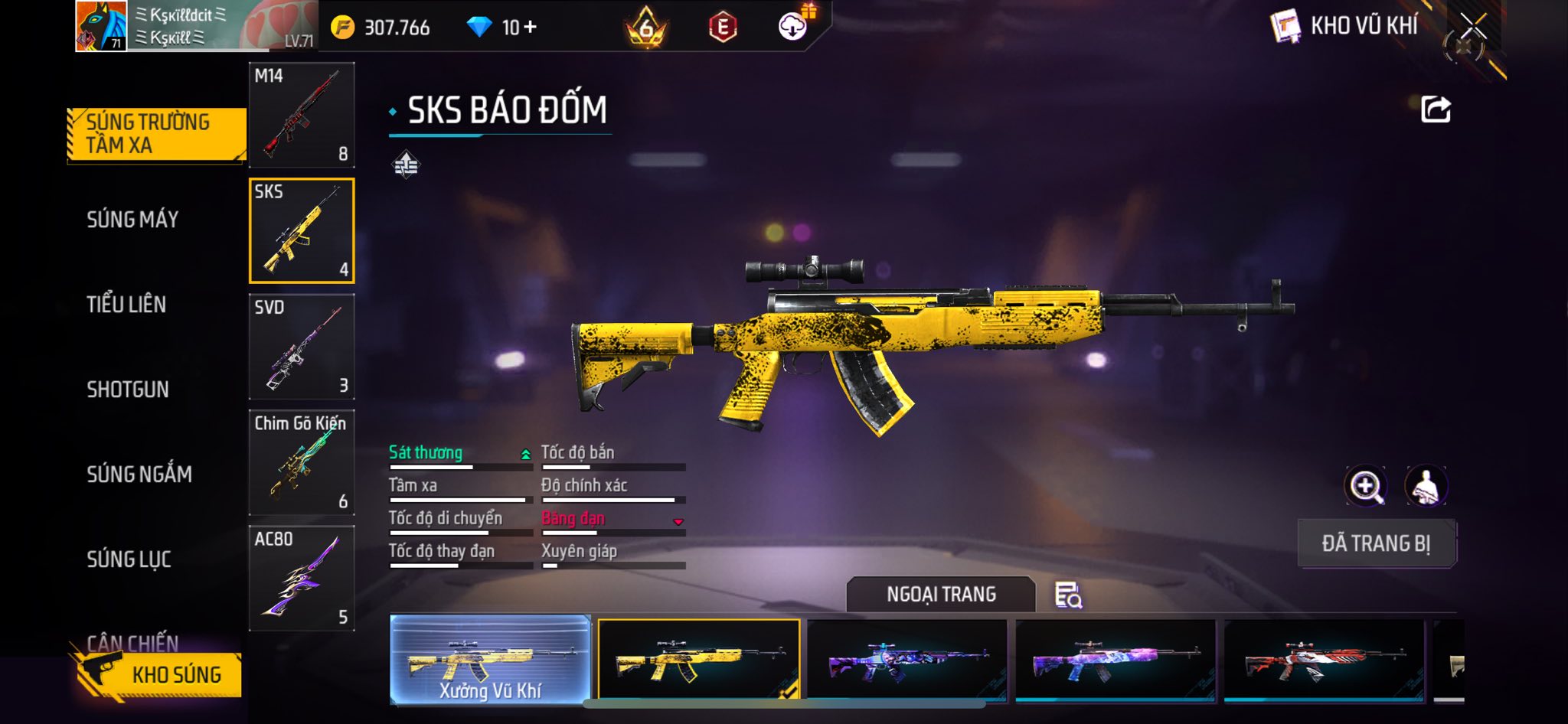Image resolution: width=1568 pixels, height=724 pixels.
Task: Close the weapon armory screen
Action: click(1472, 28)
